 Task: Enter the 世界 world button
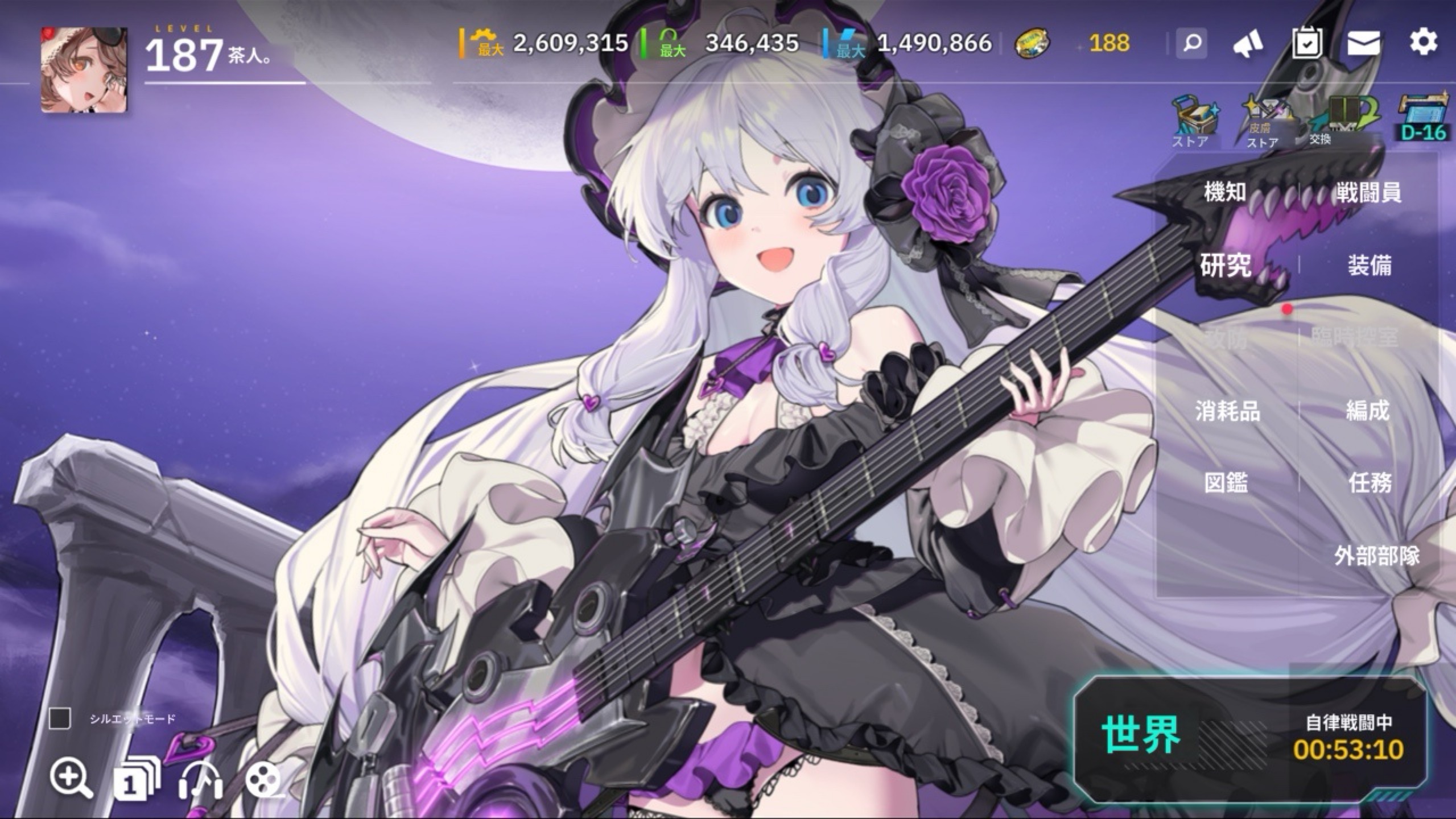[1141, 734]
